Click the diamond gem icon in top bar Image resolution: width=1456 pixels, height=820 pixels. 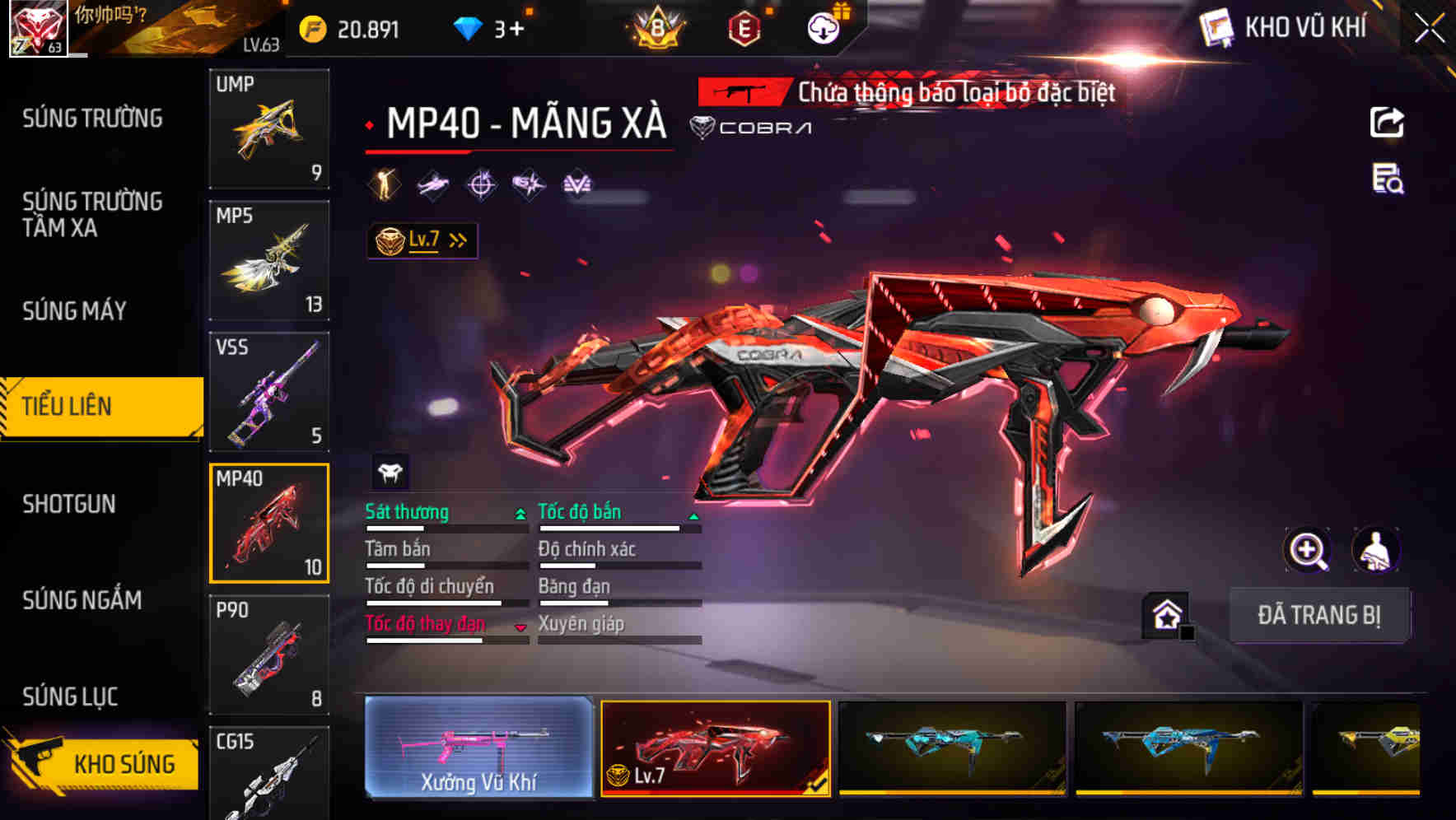[467, 27]
